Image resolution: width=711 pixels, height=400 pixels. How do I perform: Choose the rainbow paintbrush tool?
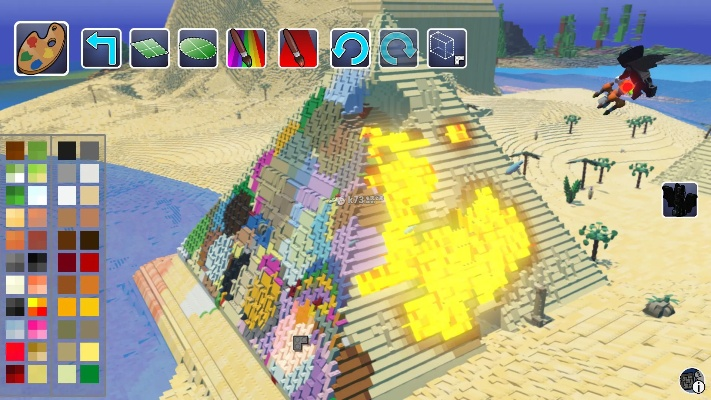pos(246,48)
